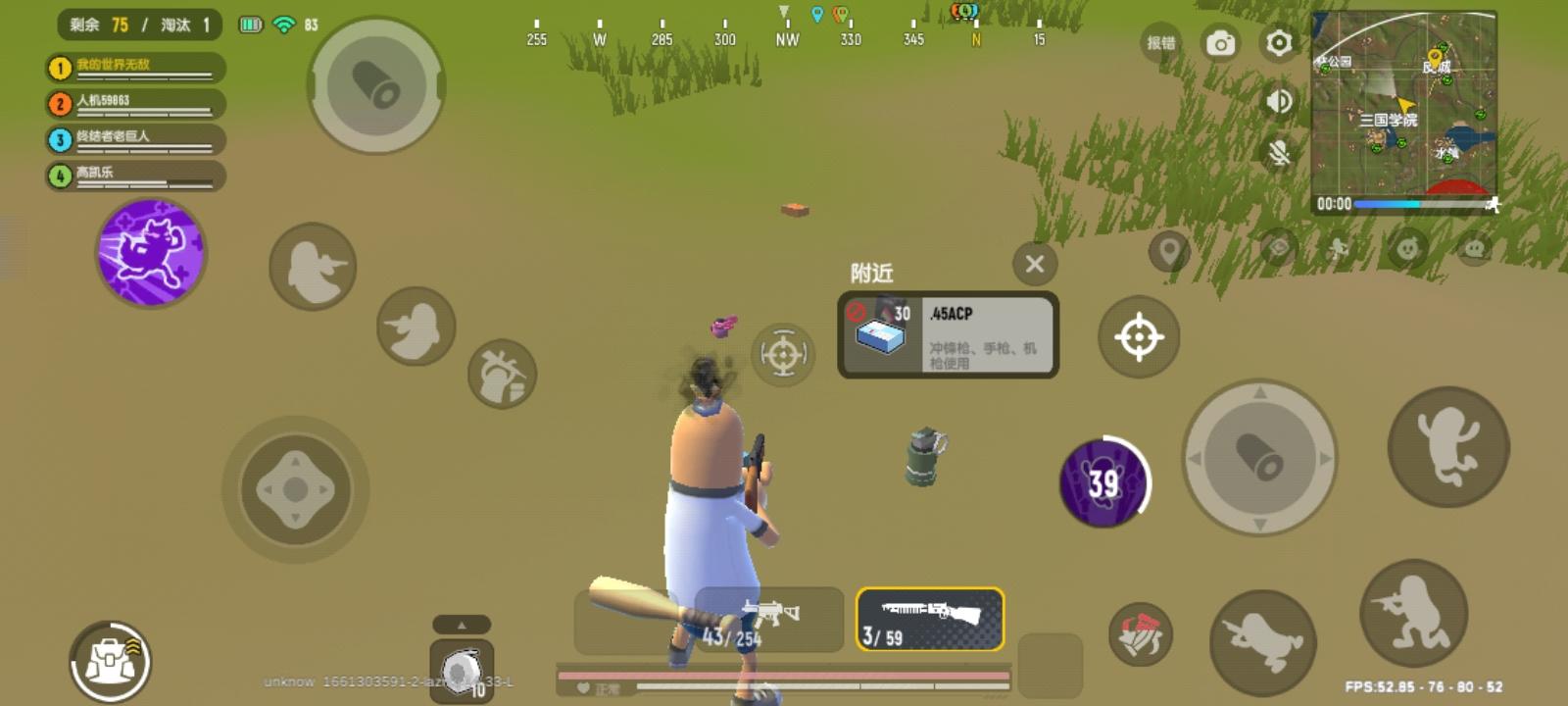Switch to the 3/59 sniper rifle slot

pos(931,620)
